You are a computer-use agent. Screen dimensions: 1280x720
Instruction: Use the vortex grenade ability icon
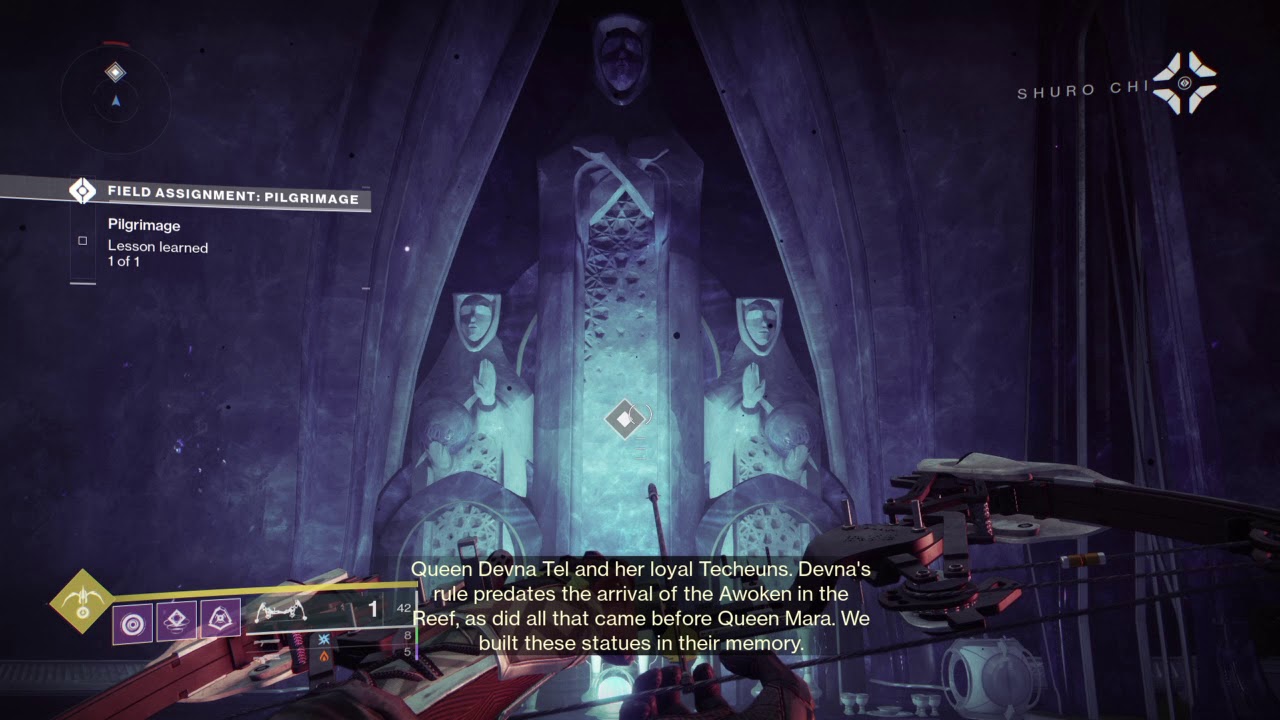coord(132,620)
